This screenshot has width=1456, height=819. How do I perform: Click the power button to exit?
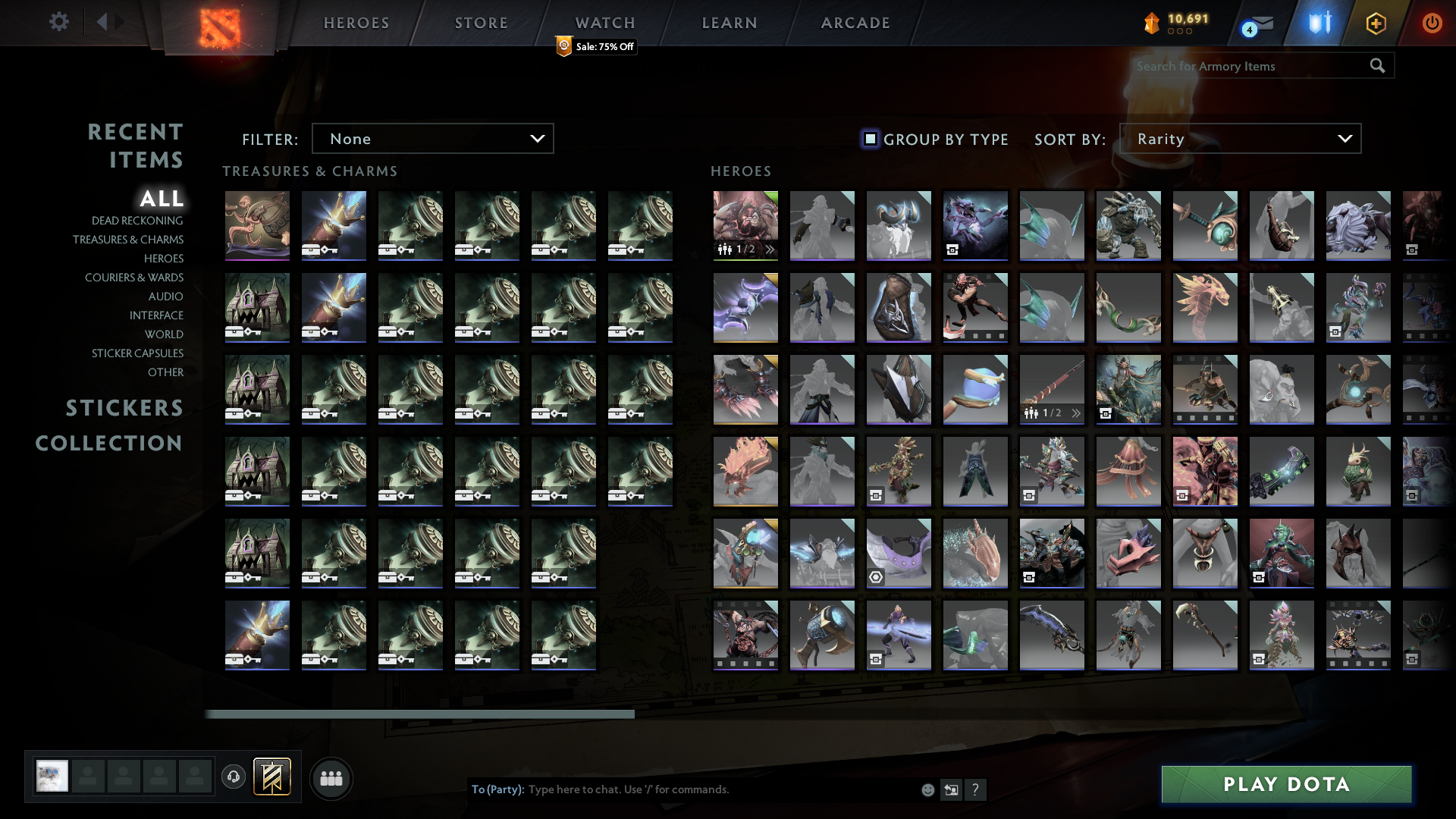1432,23
